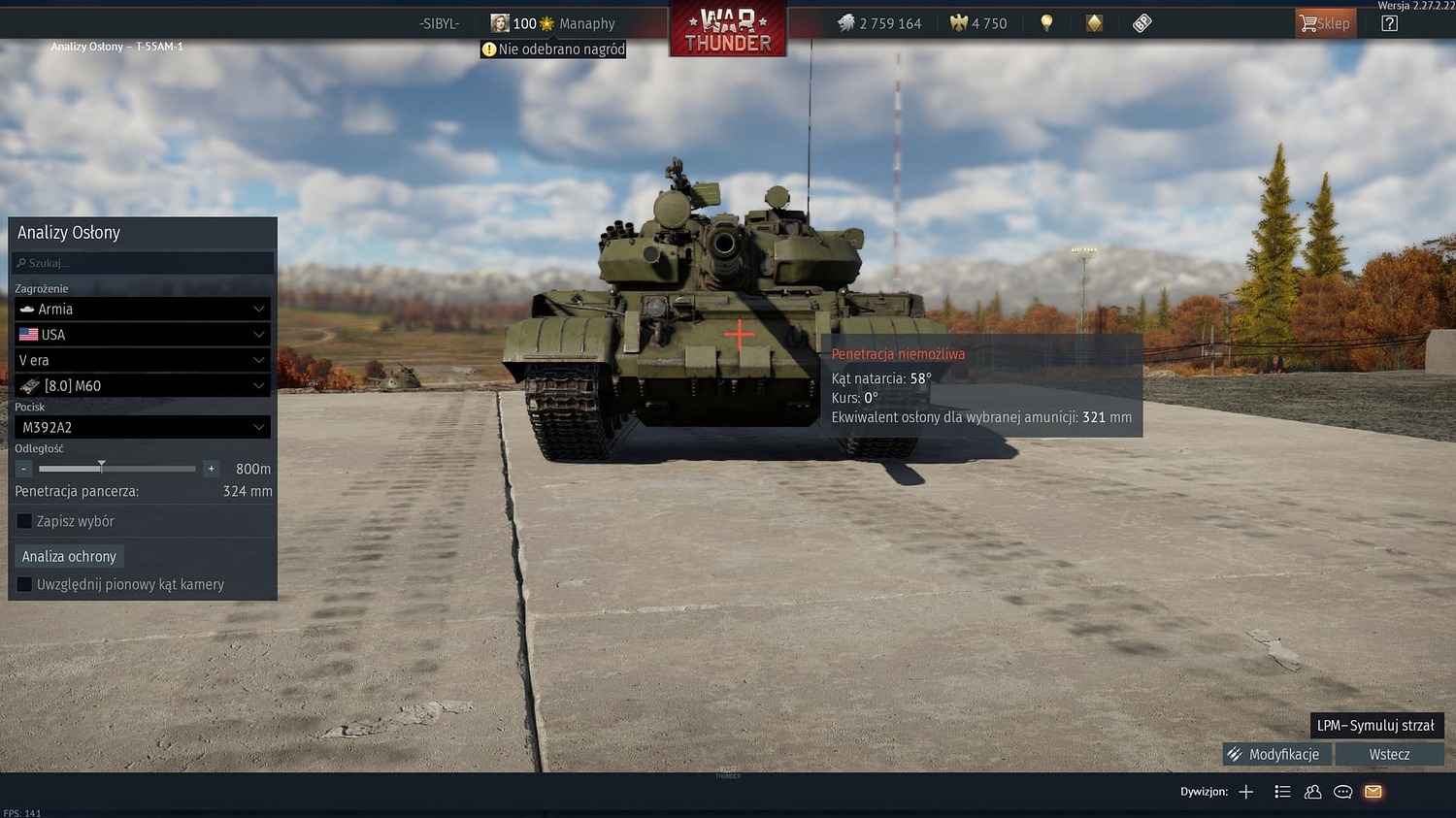The height and width of the screenshot is (818, 1456).
Task: Click the light bulb wishes icon
Action: (1046, 22)
